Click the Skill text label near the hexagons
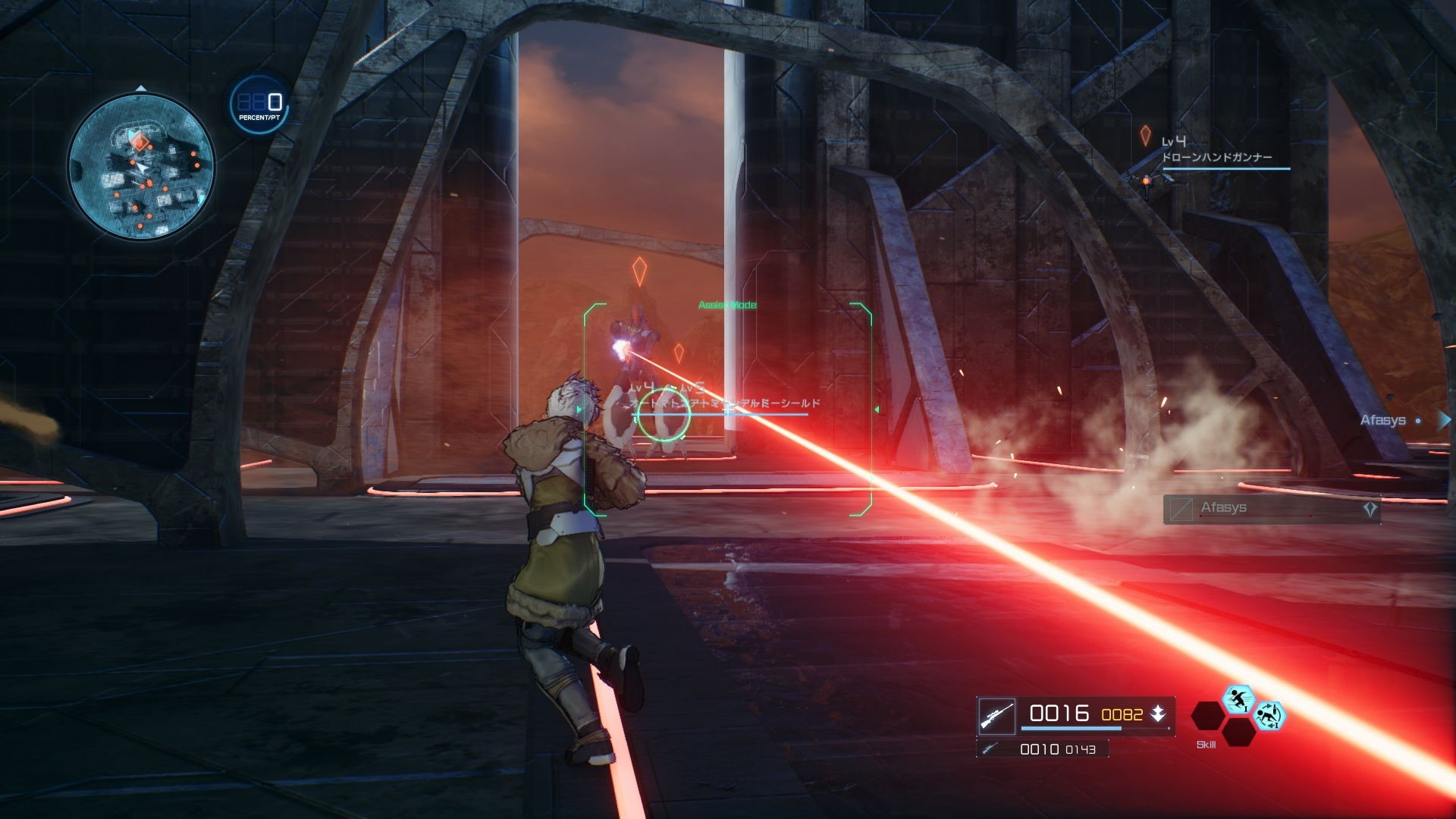This screenshot has width=1456, height=819. pyautogui.click(x=1206, y=744)
